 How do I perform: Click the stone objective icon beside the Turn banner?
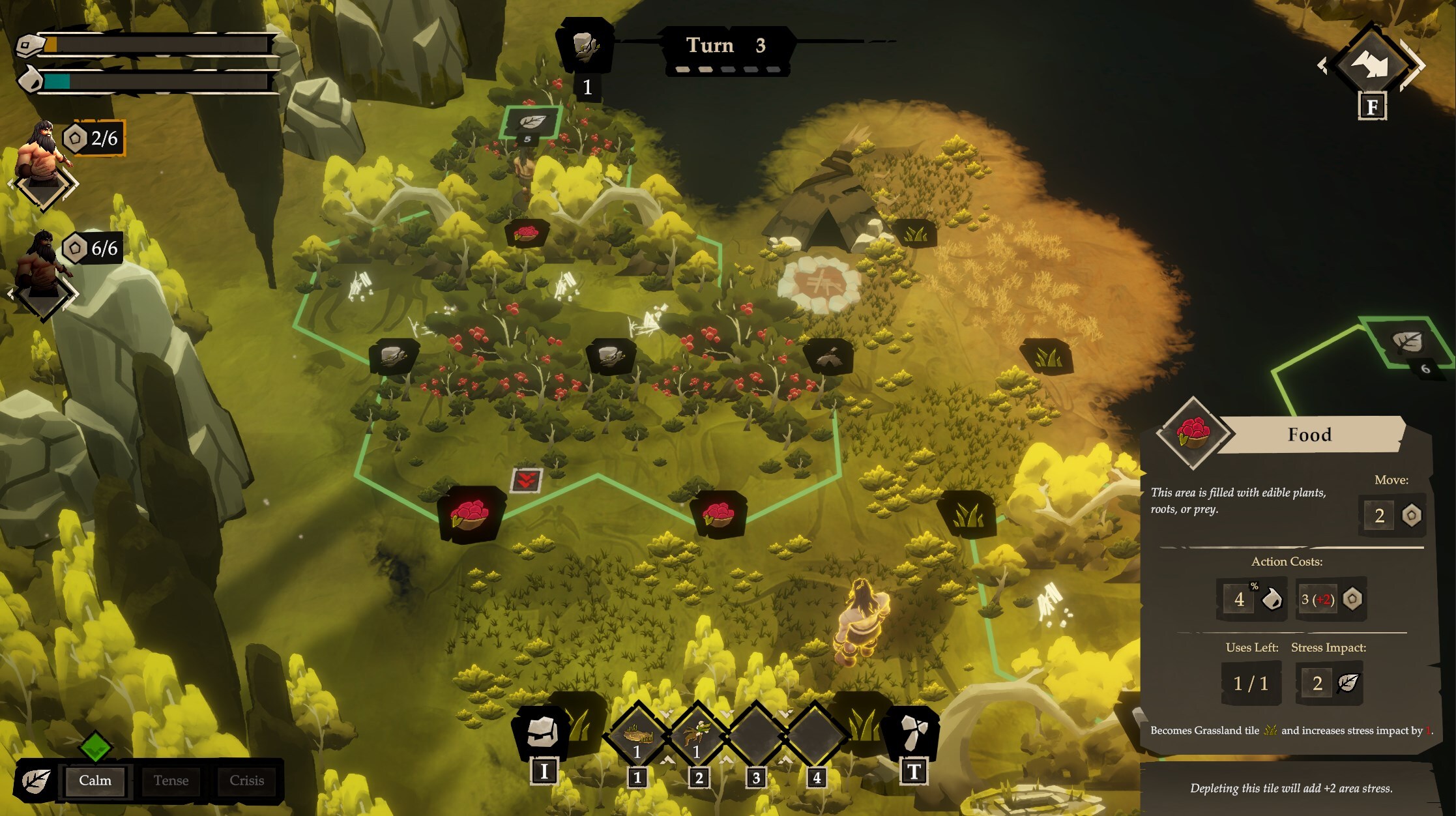(x=585, y=44)
